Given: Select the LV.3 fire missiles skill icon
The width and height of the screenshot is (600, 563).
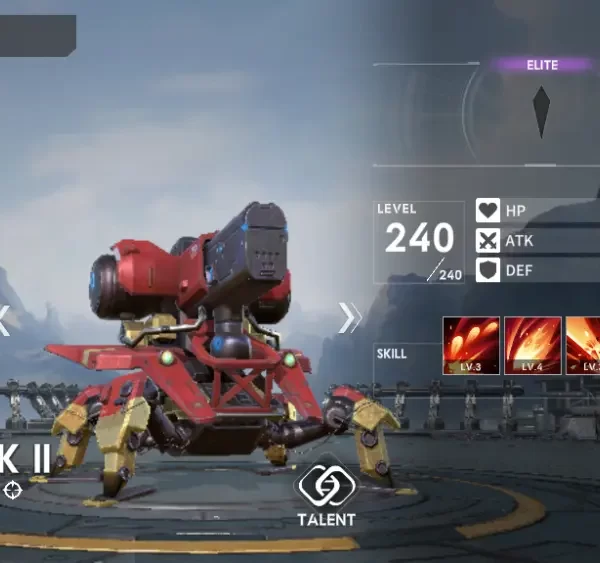Looking at the screenshot, I should pos(469,345).
